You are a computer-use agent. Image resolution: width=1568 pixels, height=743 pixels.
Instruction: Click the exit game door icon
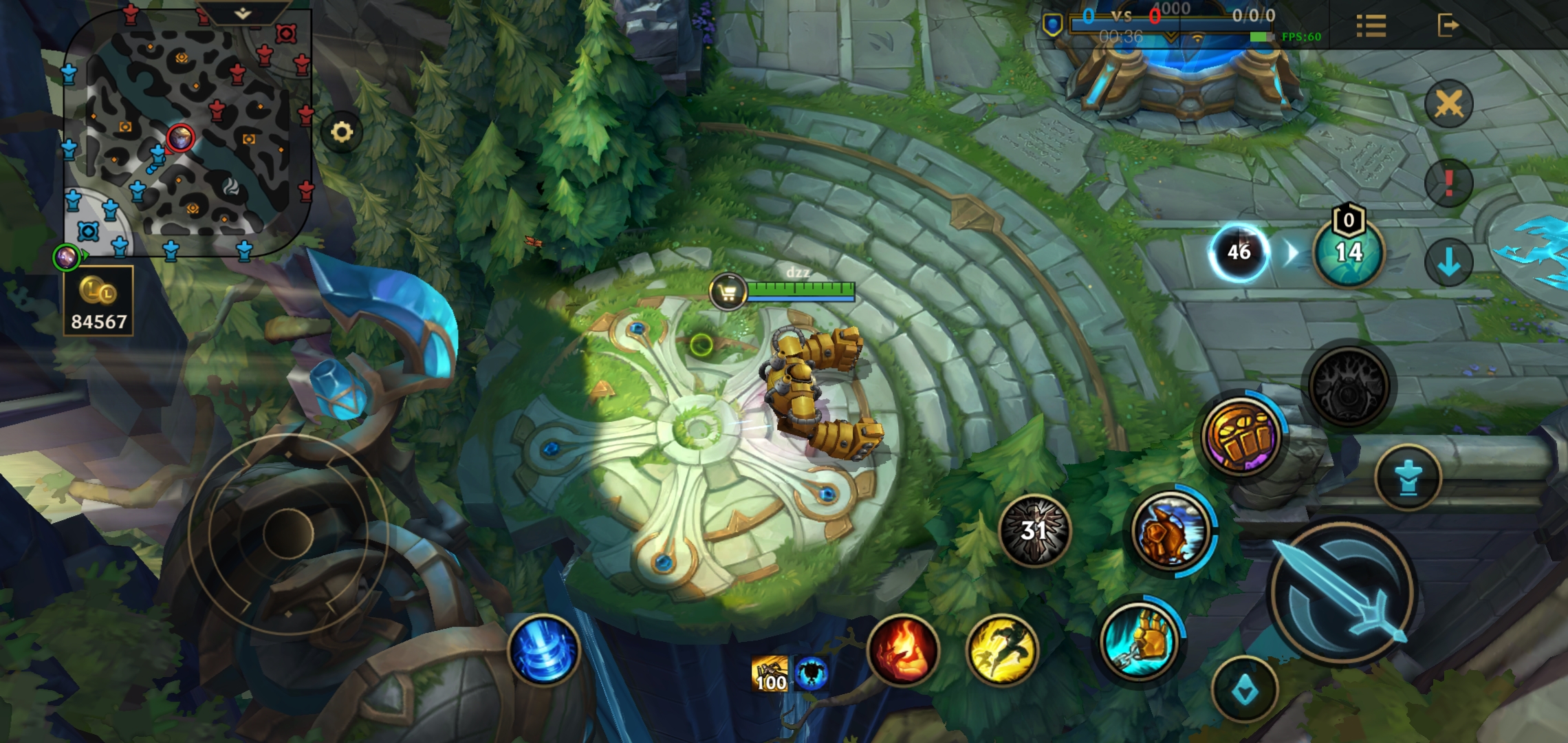coord(1448,26)
